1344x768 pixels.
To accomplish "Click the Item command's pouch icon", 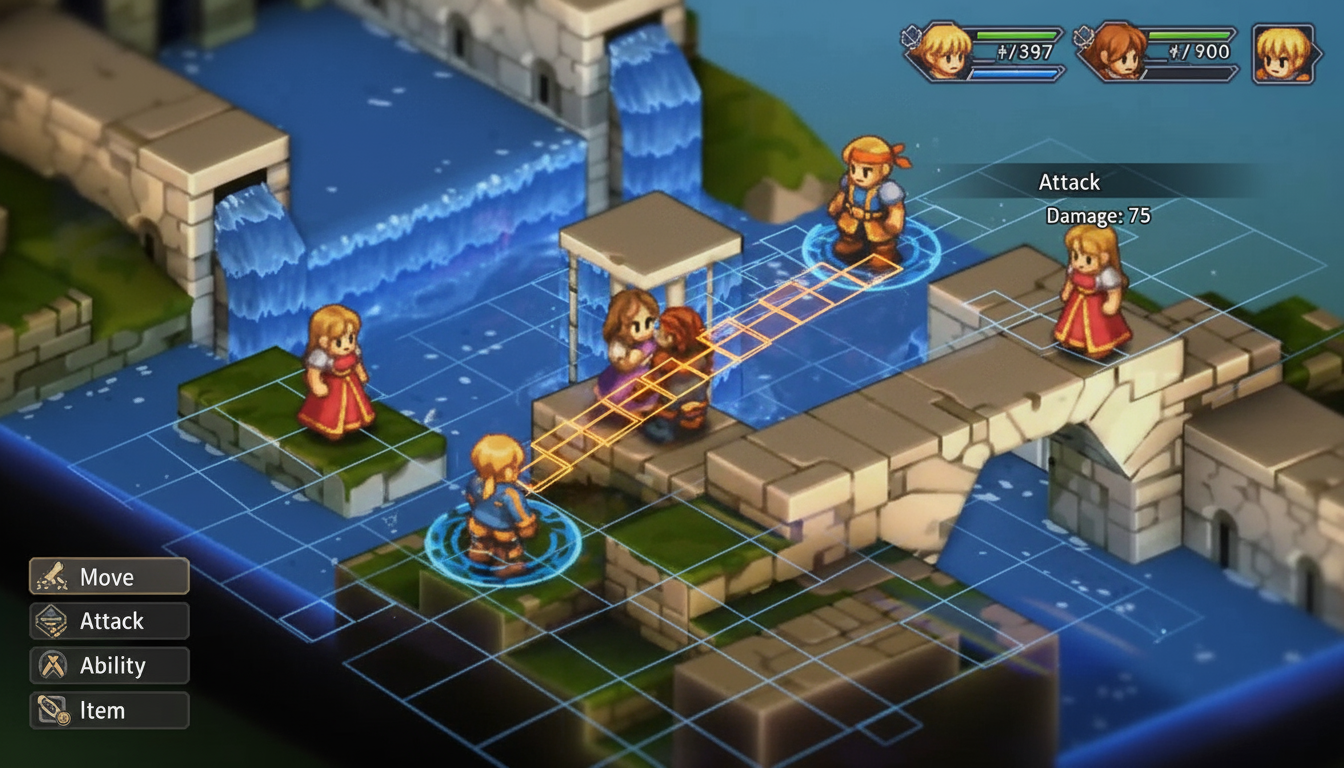I will pyautogui.click(x=53, y=710).
